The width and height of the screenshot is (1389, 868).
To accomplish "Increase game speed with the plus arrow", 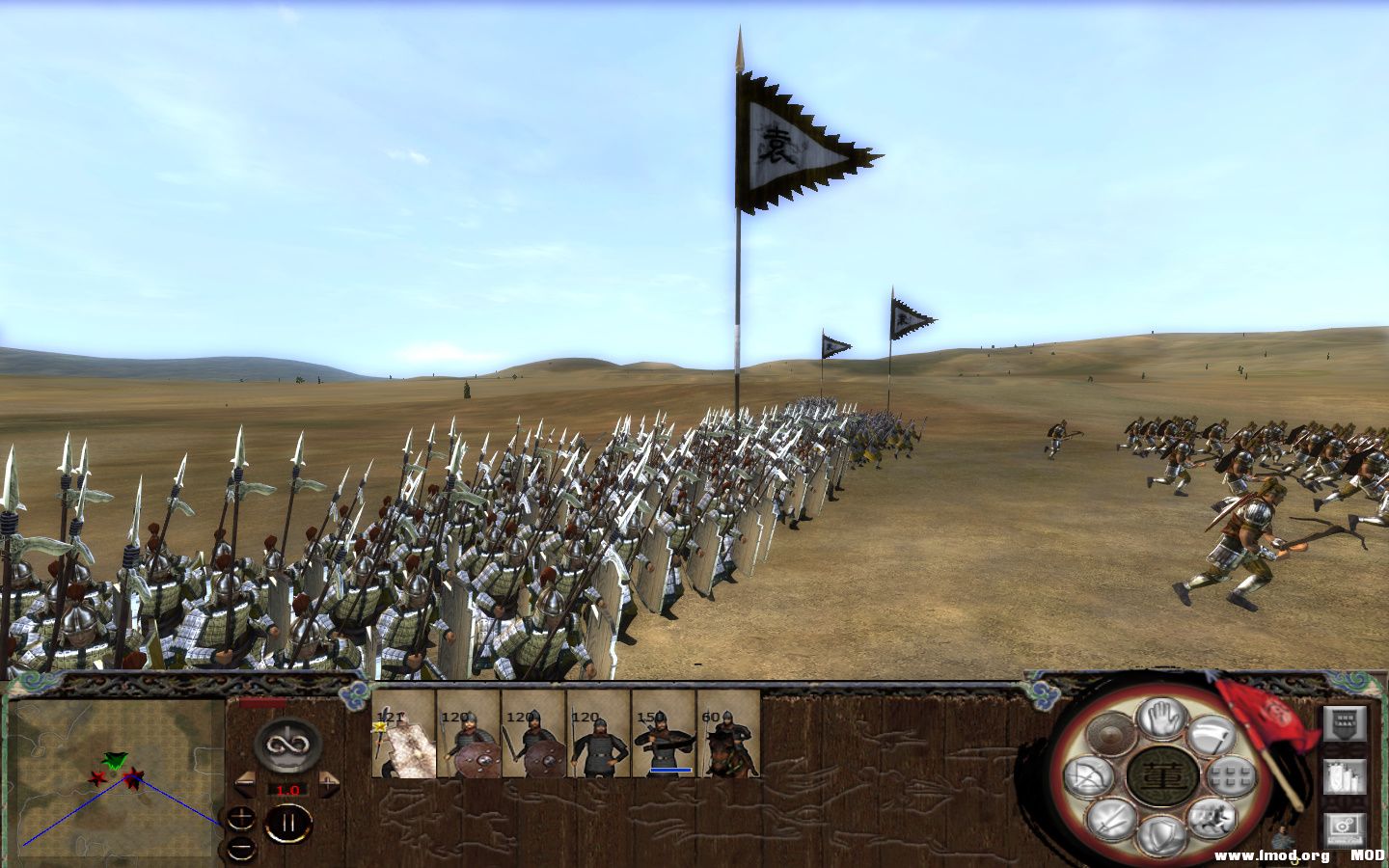I will point(329,782).
